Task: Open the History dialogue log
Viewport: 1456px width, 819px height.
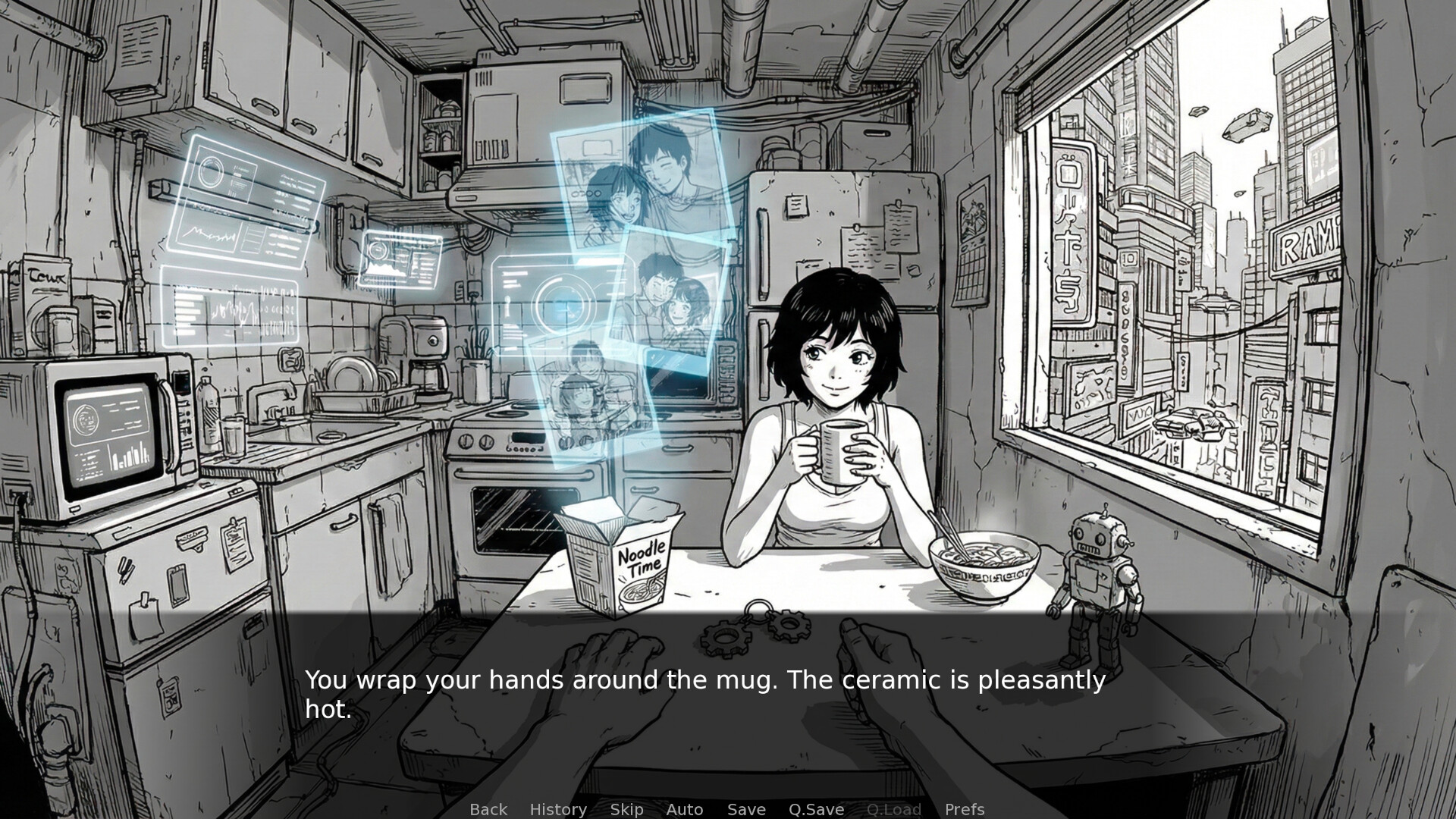Action: coord(558,809)
